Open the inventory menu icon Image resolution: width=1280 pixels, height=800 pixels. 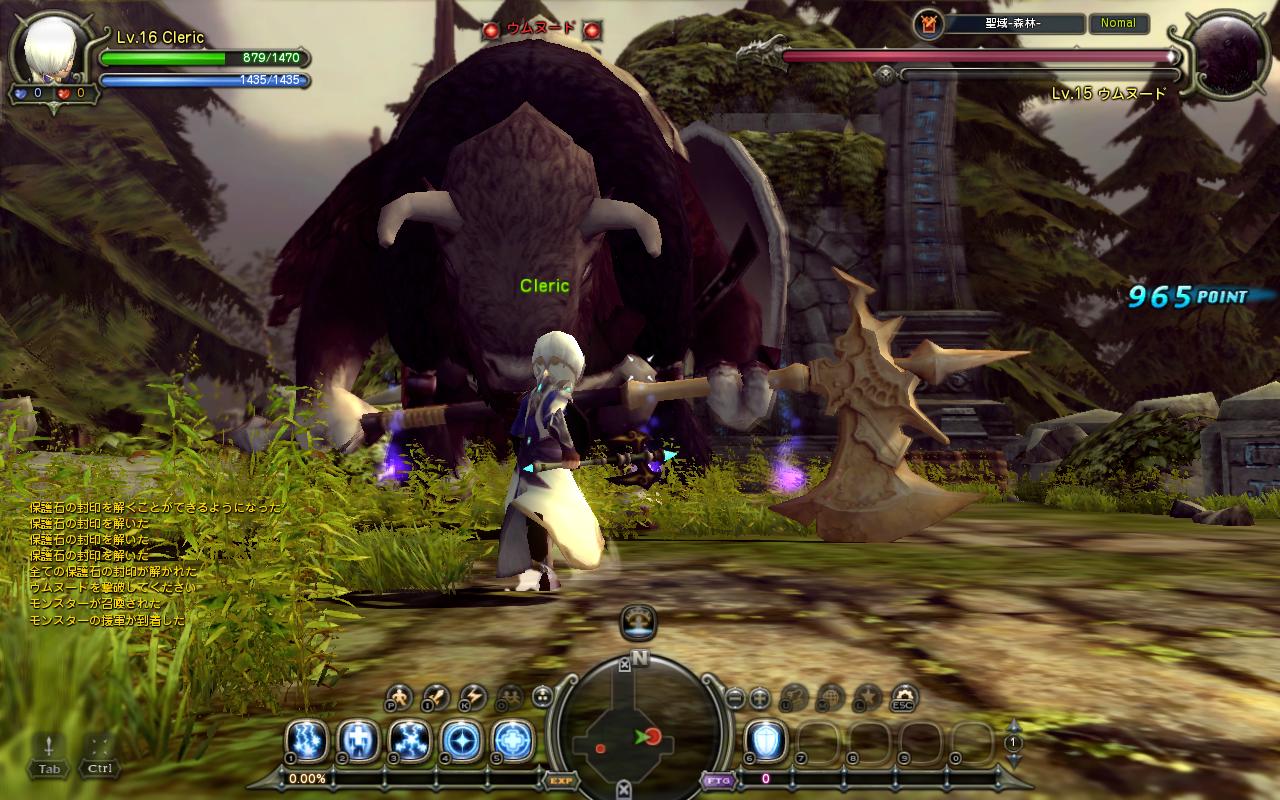pyautogui.click(x=436, y=696)
